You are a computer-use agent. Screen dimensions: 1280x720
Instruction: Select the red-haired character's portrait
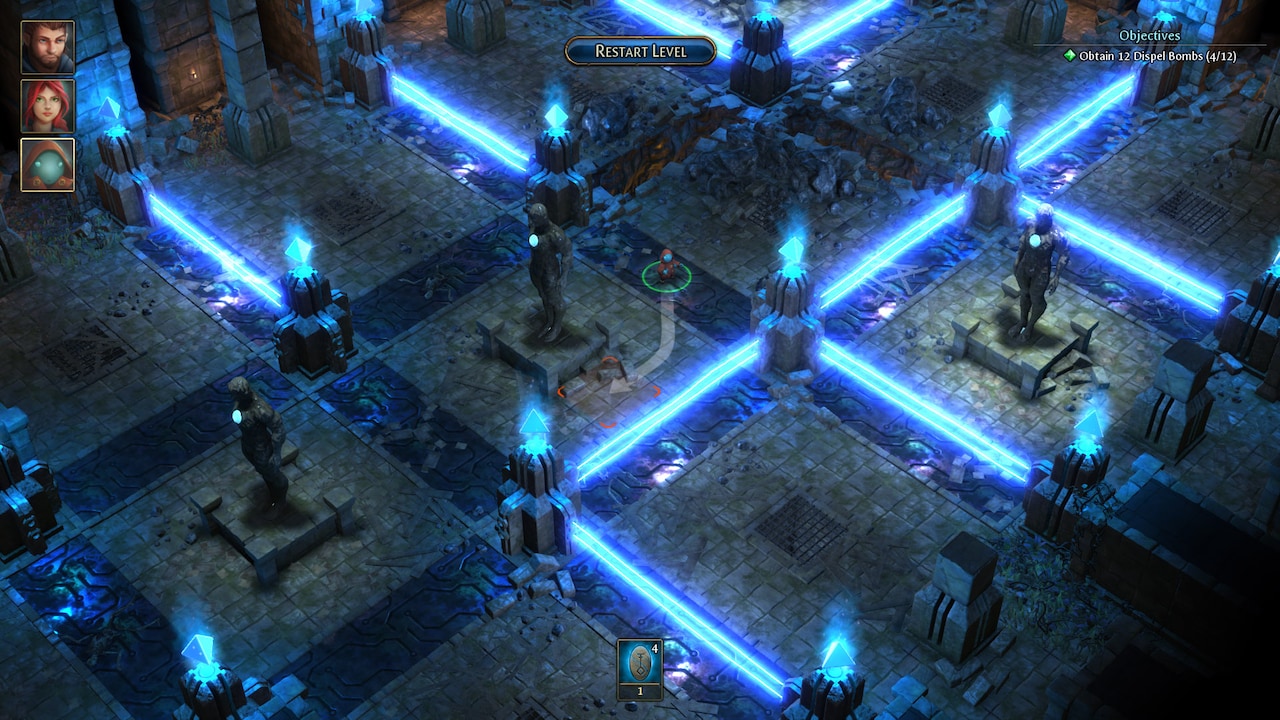pyautogui.click(x=47, y=103)
